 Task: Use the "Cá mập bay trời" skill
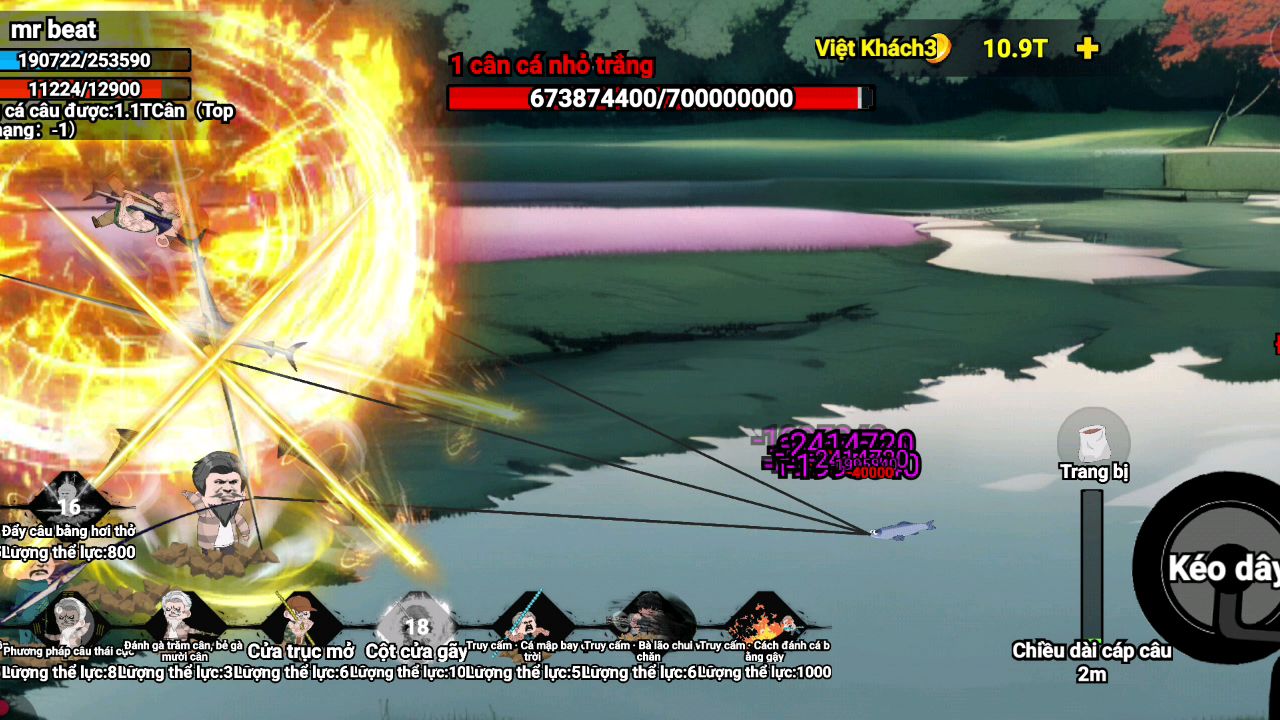point(532,618)
